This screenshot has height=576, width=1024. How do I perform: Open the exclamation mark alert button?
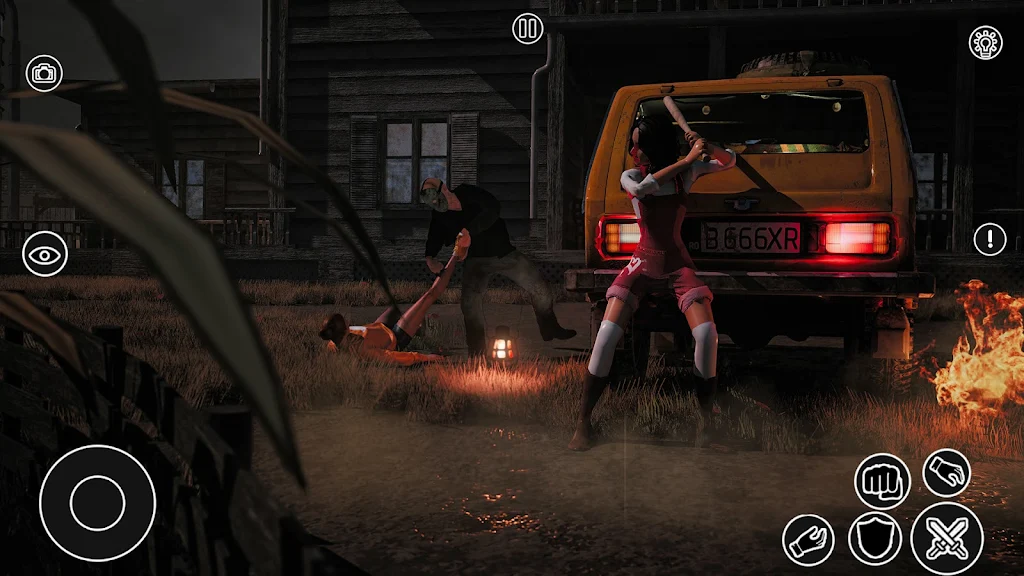click(x=990, y=238)
